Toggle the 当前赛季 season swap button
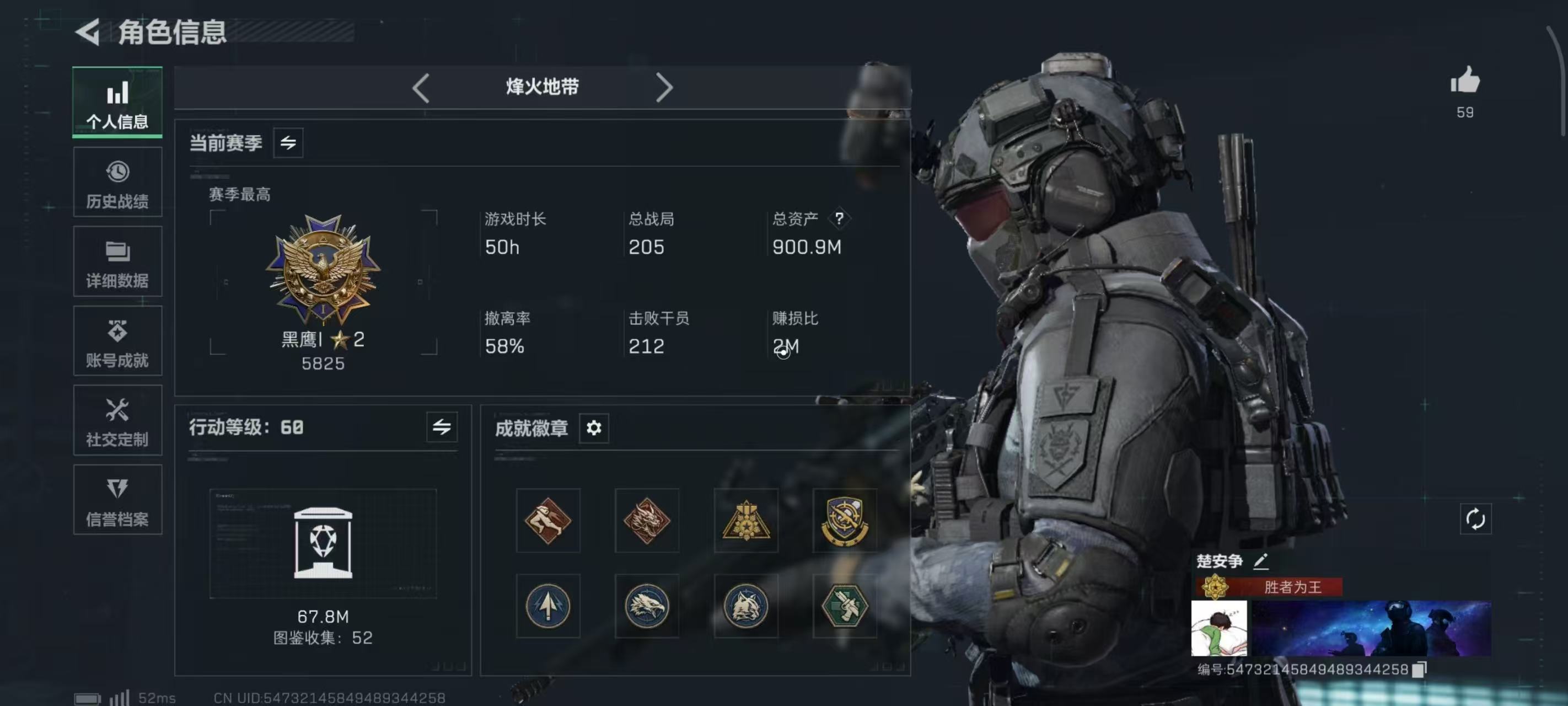1568x706 pixels. [x=288, y=142]
